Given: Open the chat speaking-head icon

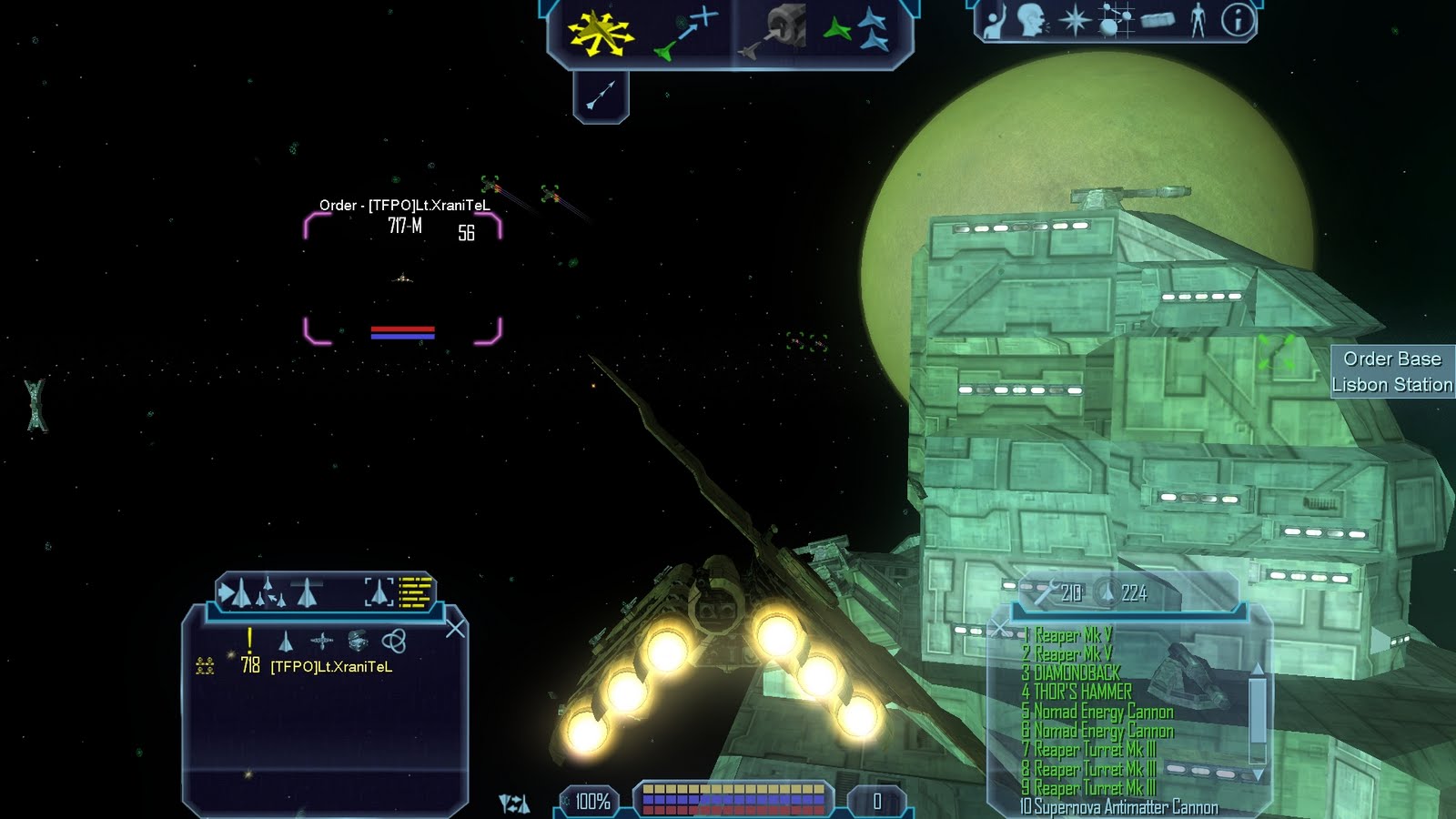Looking at the screenshot, I should tap(1032, 20).
